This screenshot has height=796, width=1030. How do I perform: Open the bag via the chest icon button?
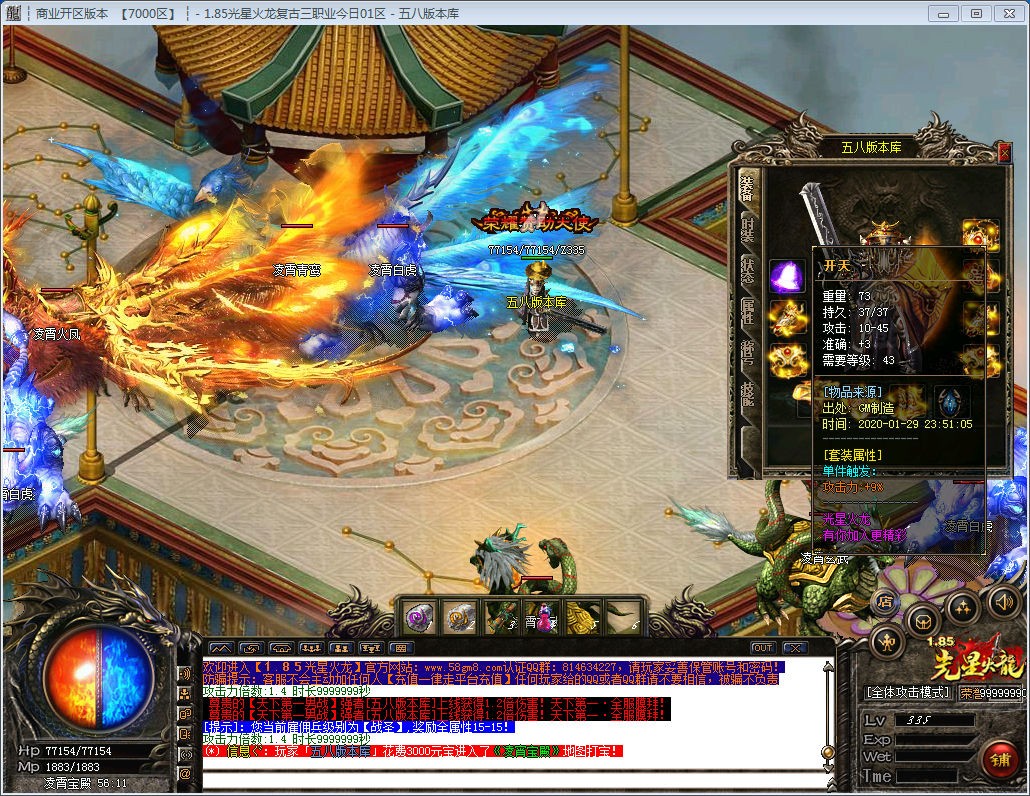(922, 619)
